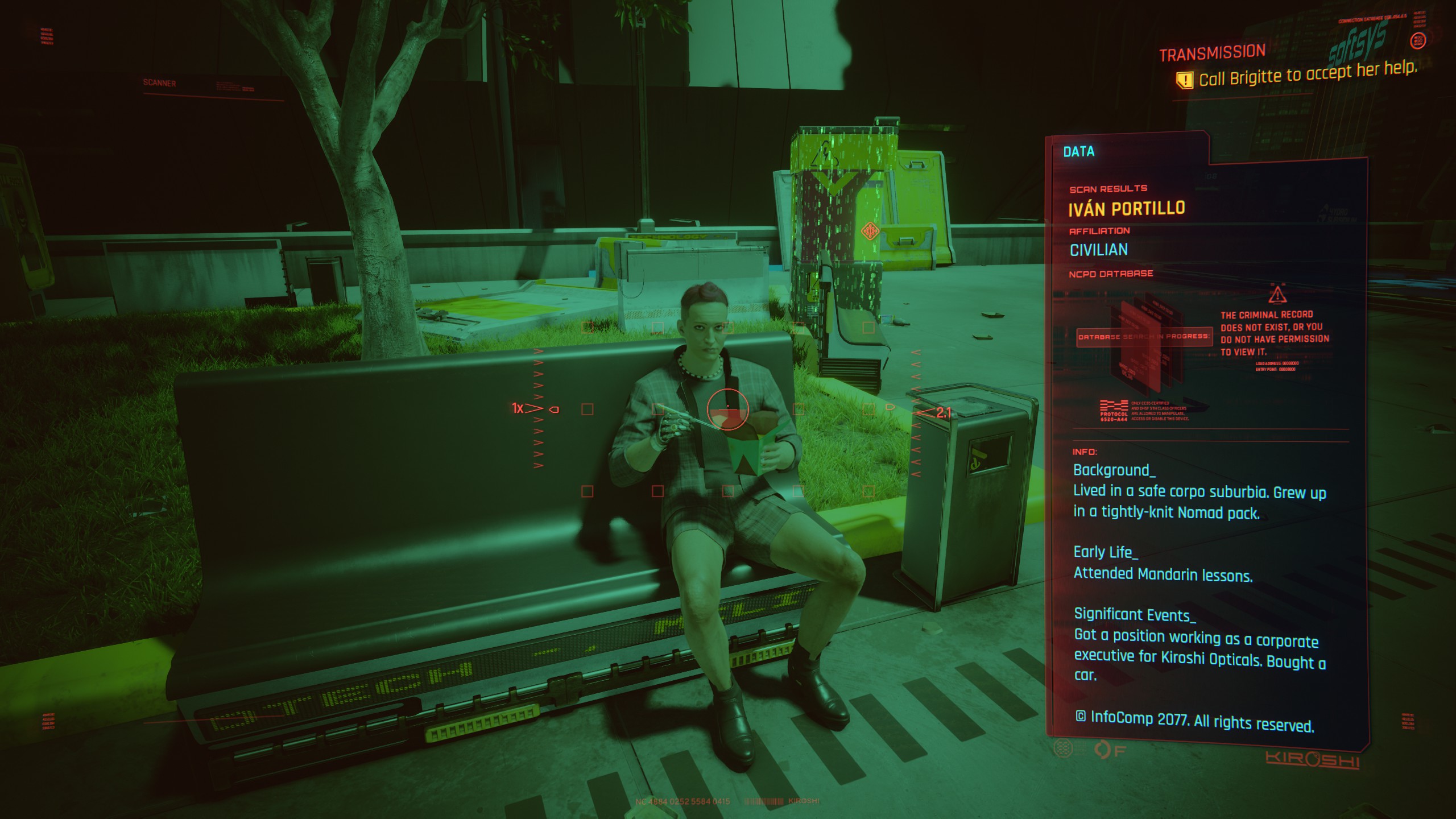Click the 1x zoom level indicator
Screen dimensions: 1456x819
click(516, 407)
